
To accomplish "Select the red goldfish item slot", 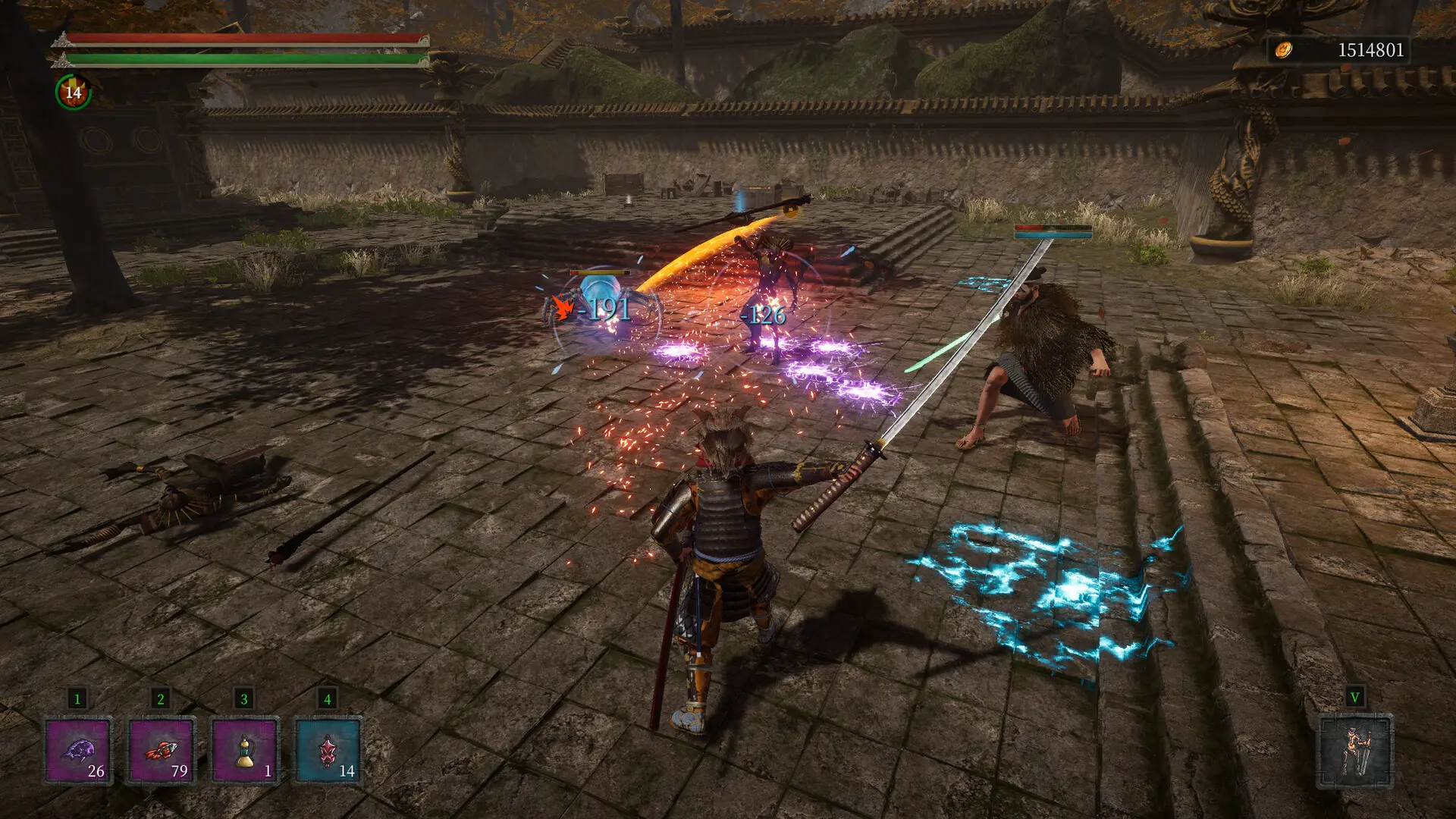I will (x=162, y=751).
